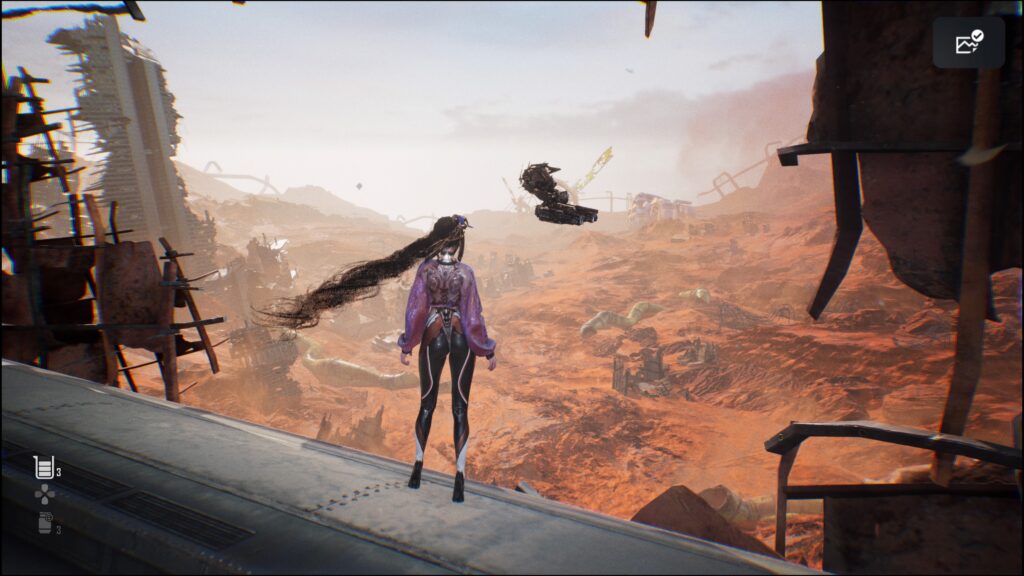Image resolution: width=1024 pixels, height=576 pixels.
Task: Select the beaker healing item icon
Action: click(x=43, y=466)
